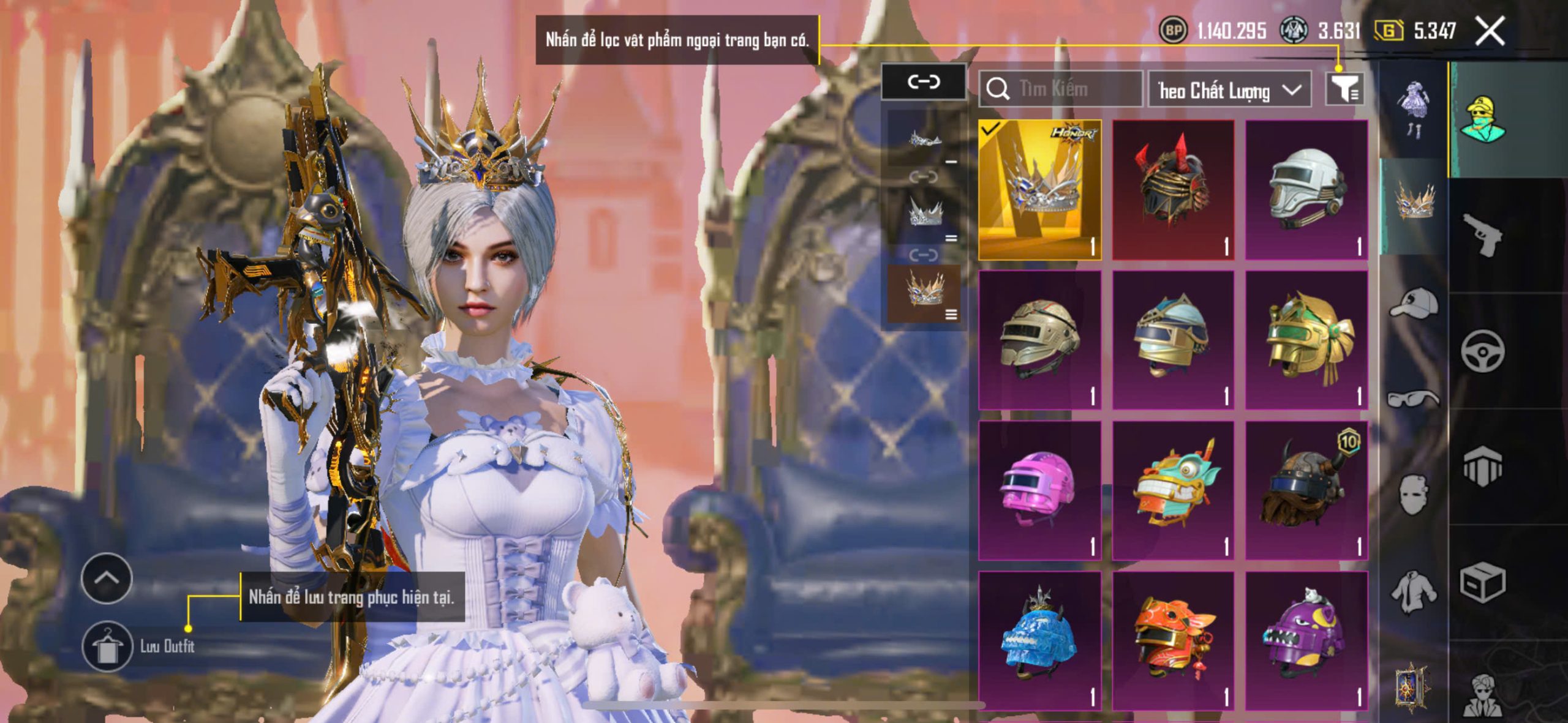Select the red horned helmet skin

pos(1173,190)
